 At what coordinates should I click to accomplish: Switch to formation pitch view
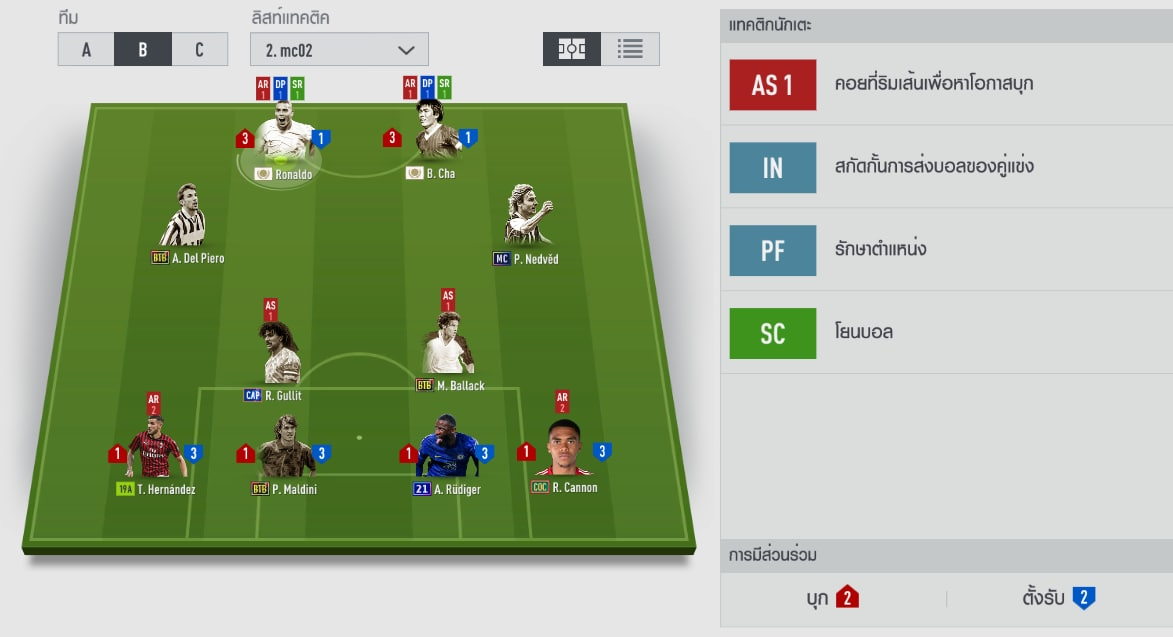[572, 49]
